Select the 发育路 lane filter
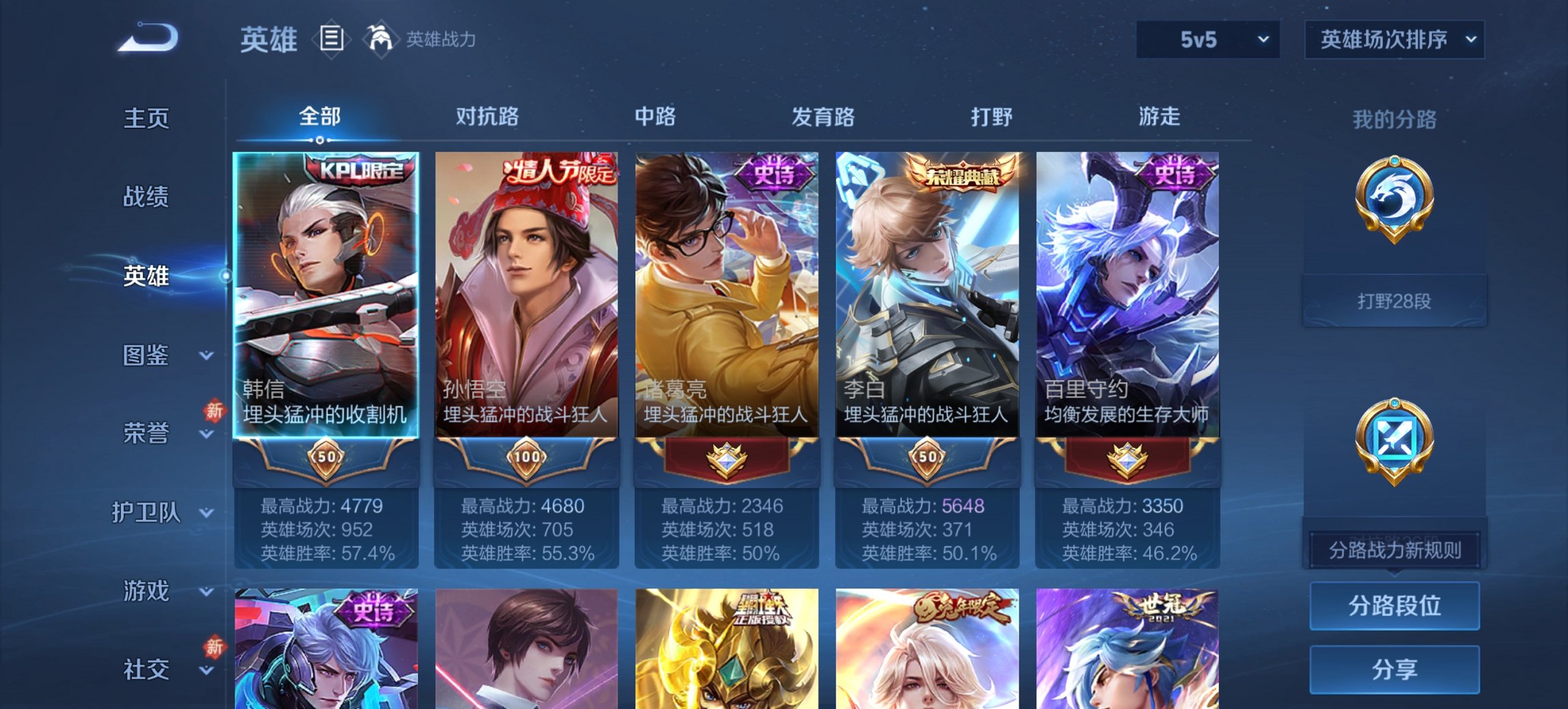The width and height of the screenshot is (1568, 709). 824,117
